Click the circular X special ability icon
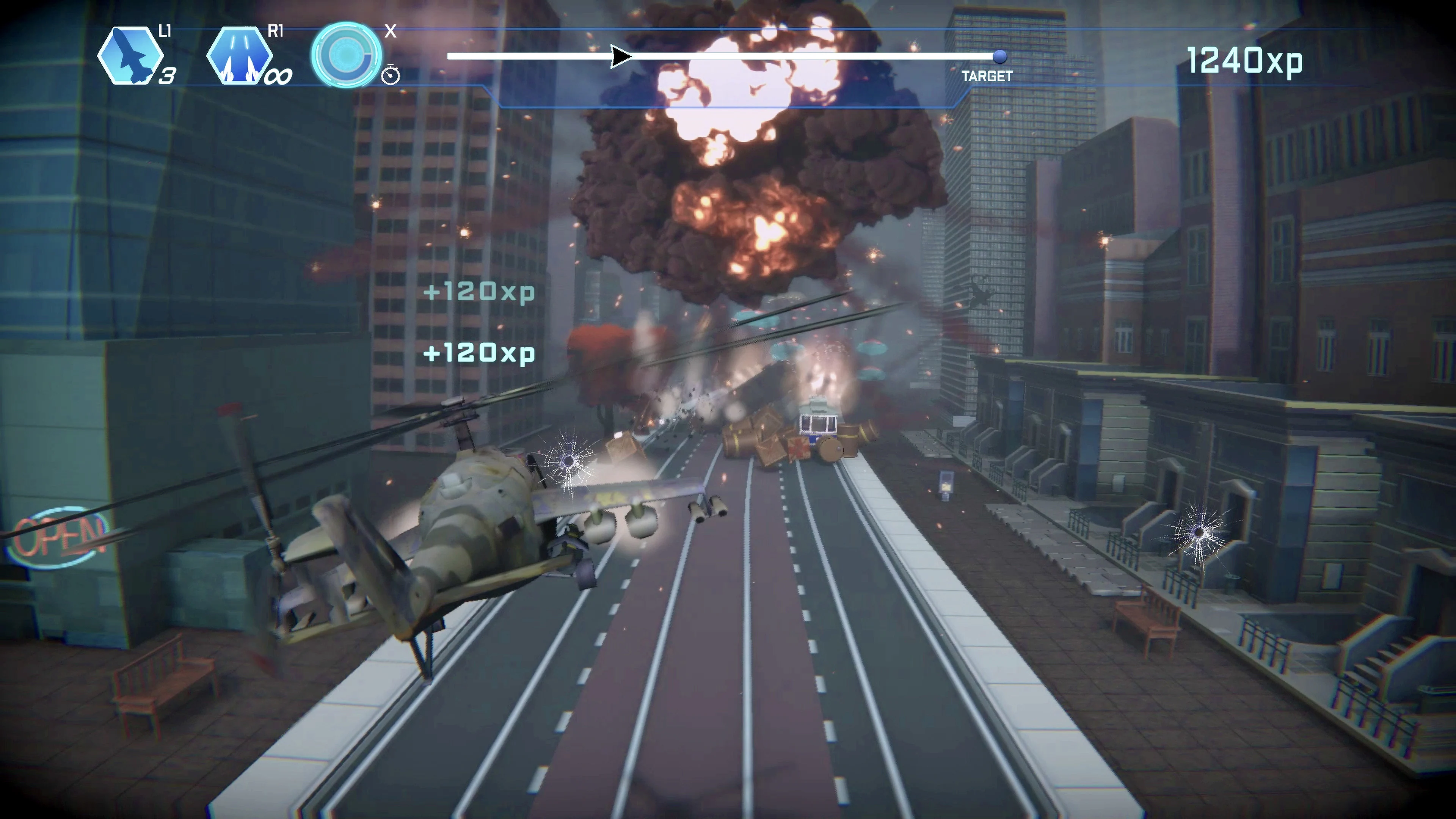This screenshot has width=1456, height=819. point(347,54)
